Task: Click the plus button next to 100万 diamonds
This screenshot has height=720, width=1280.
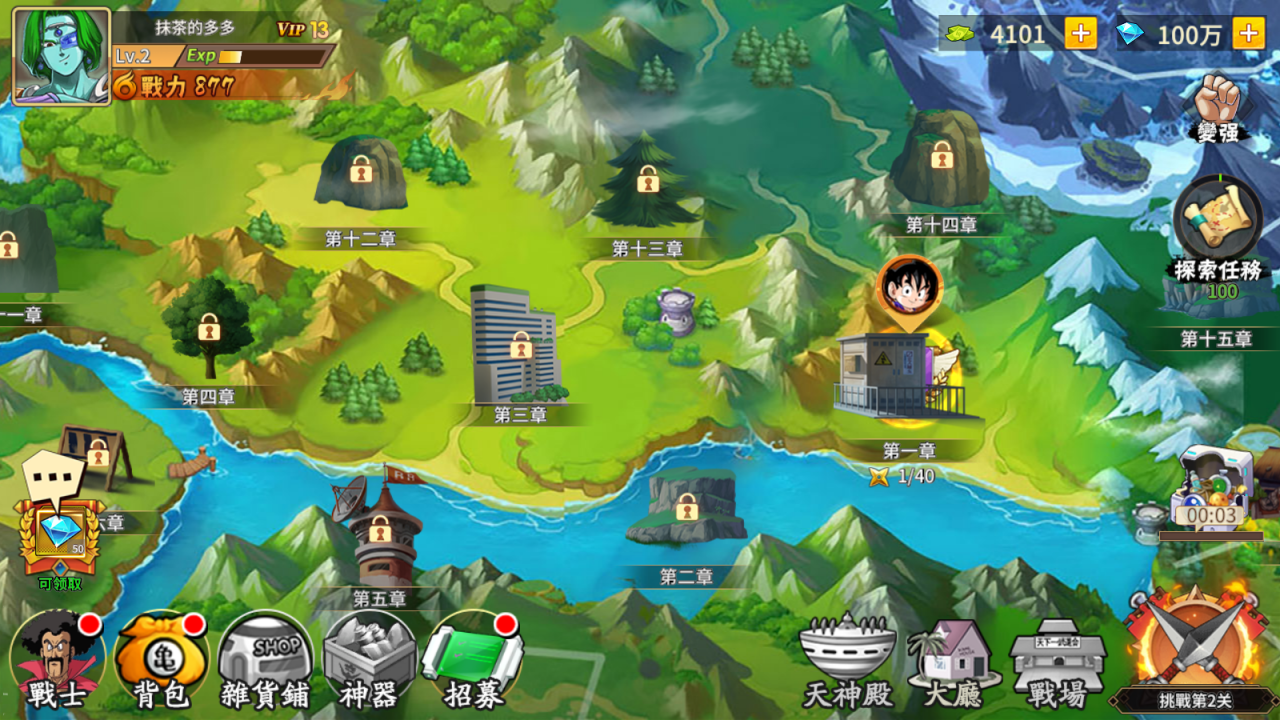Action: [x=1248, y=33]
